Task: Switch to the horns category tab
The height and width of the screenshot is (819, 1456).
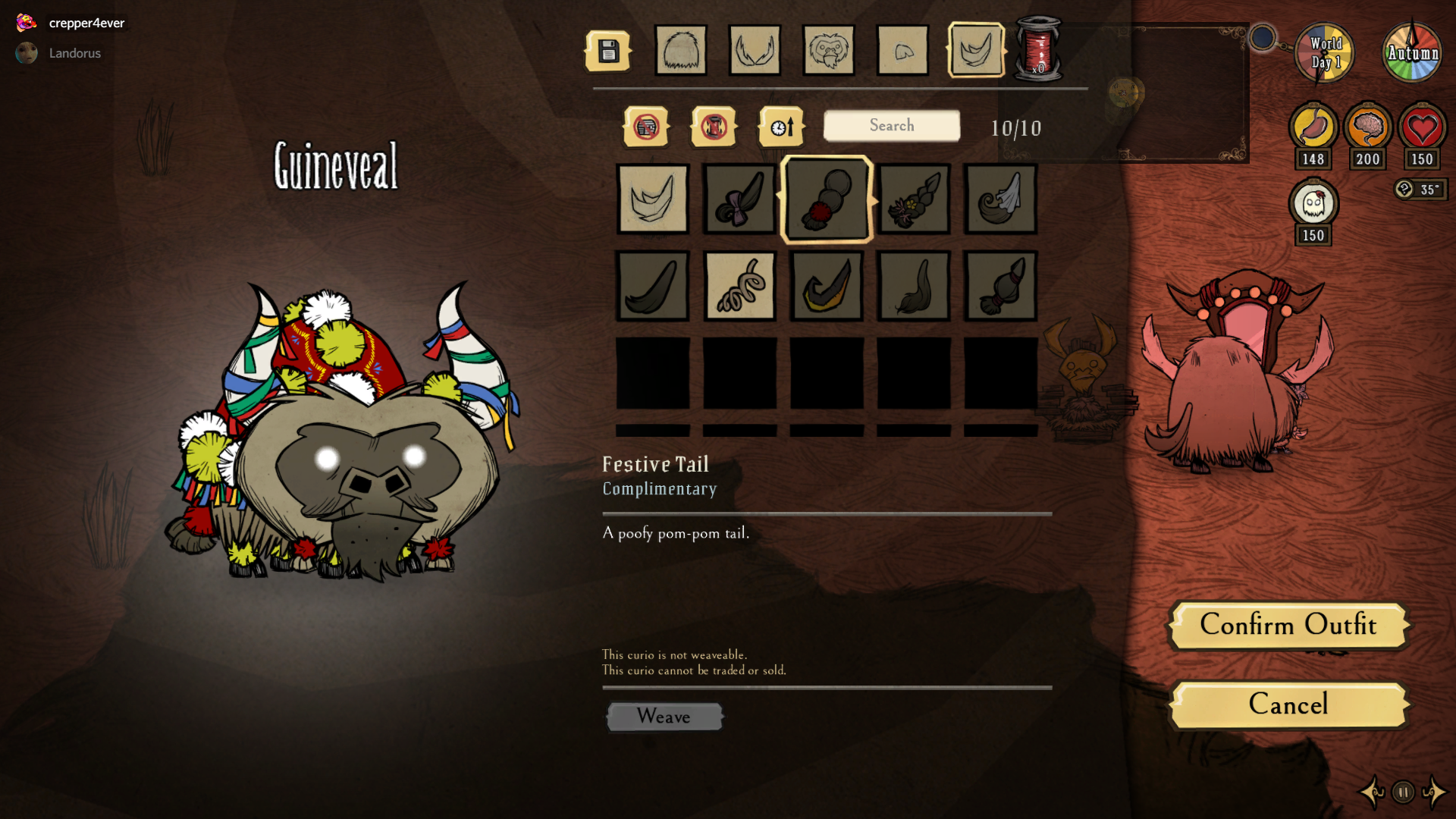Action: 755,52
